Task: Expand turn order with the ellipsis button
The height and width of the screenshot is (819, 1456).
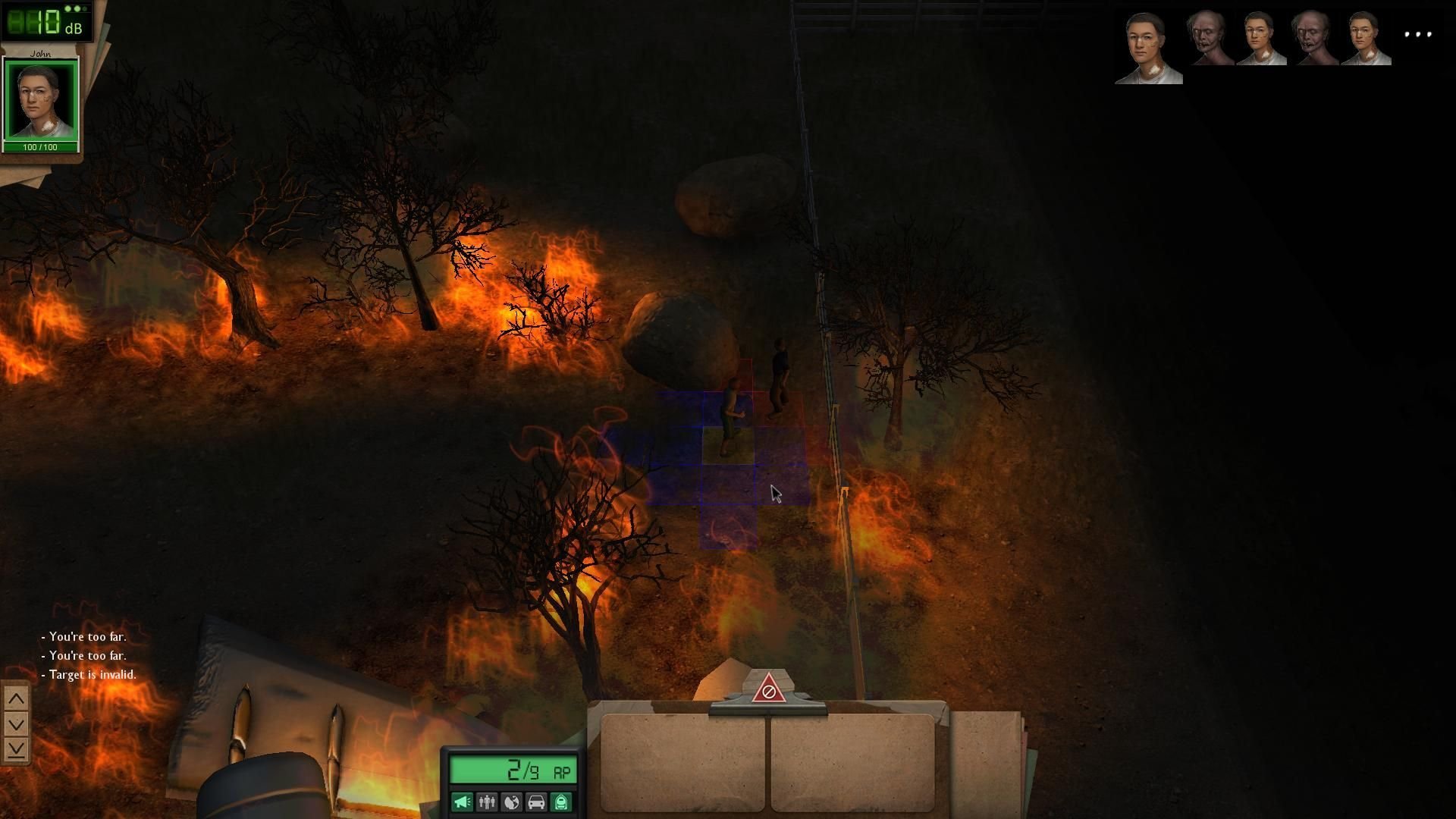Action: (1417, 34)
